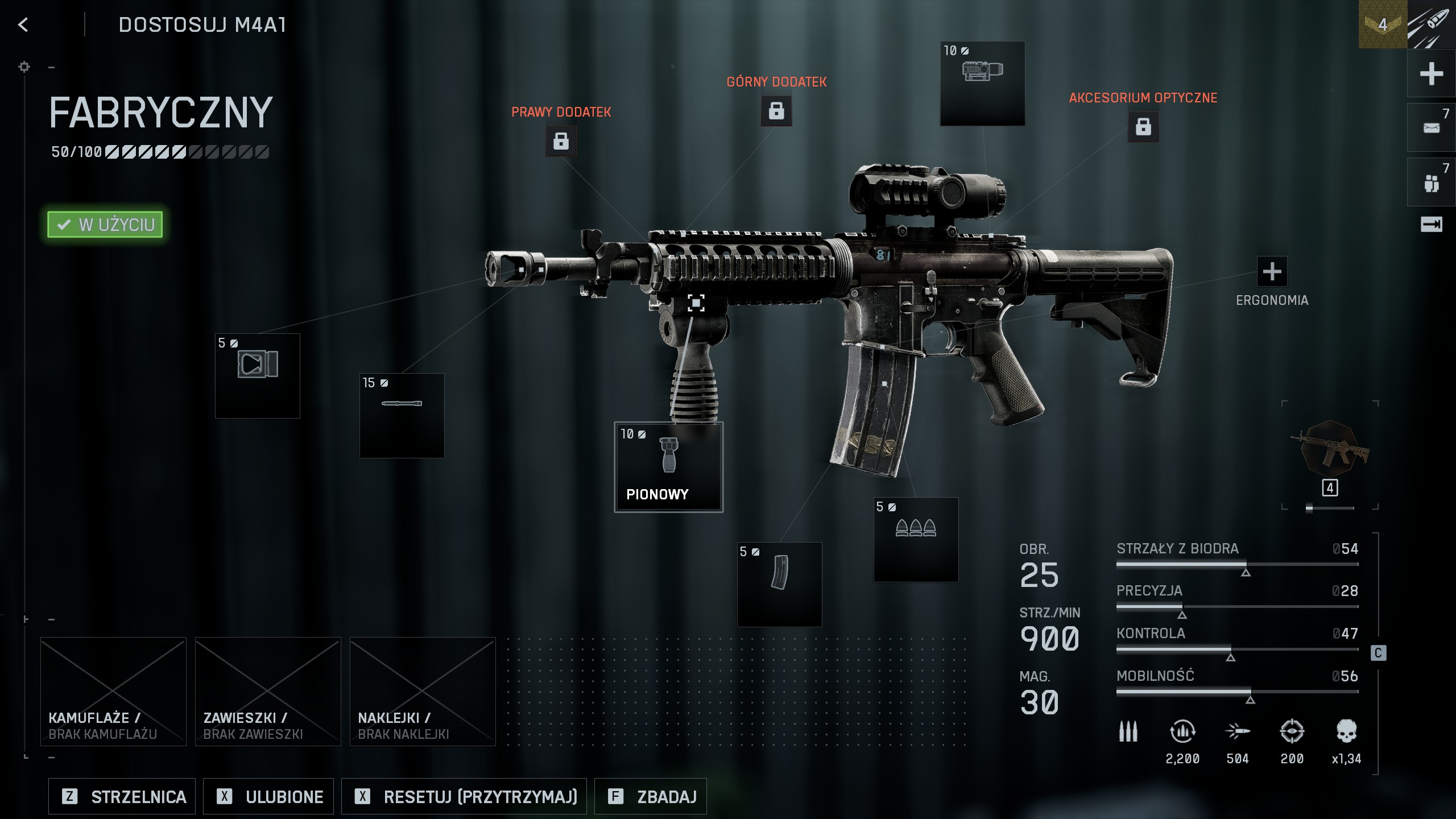
Task: Select the weapon preview thumbnail
Action: point(1330,449)
